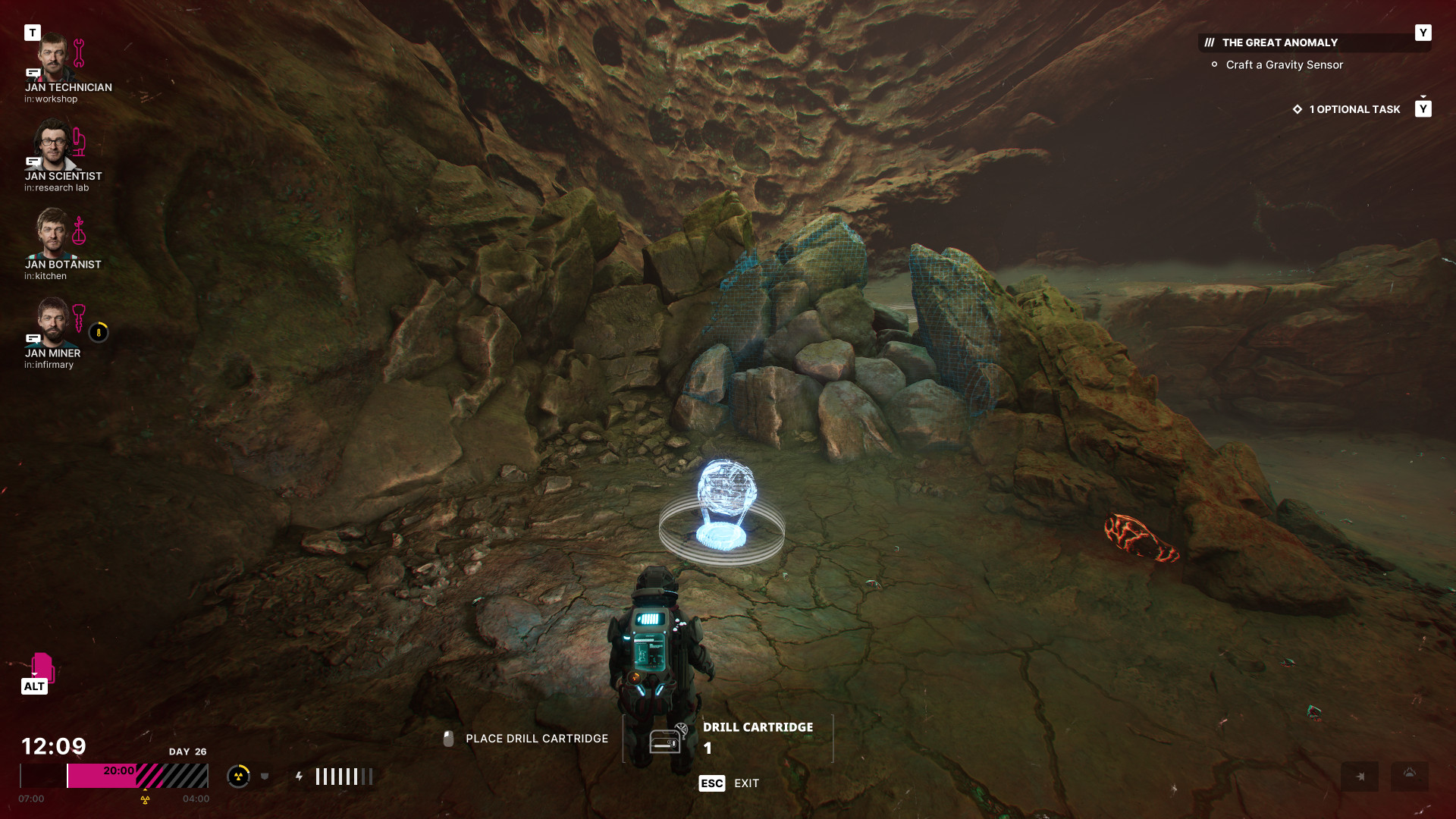The image size is (1456, 819).
Task: Click the radiation level gauge icon
Action: click(x=238, y=776)
